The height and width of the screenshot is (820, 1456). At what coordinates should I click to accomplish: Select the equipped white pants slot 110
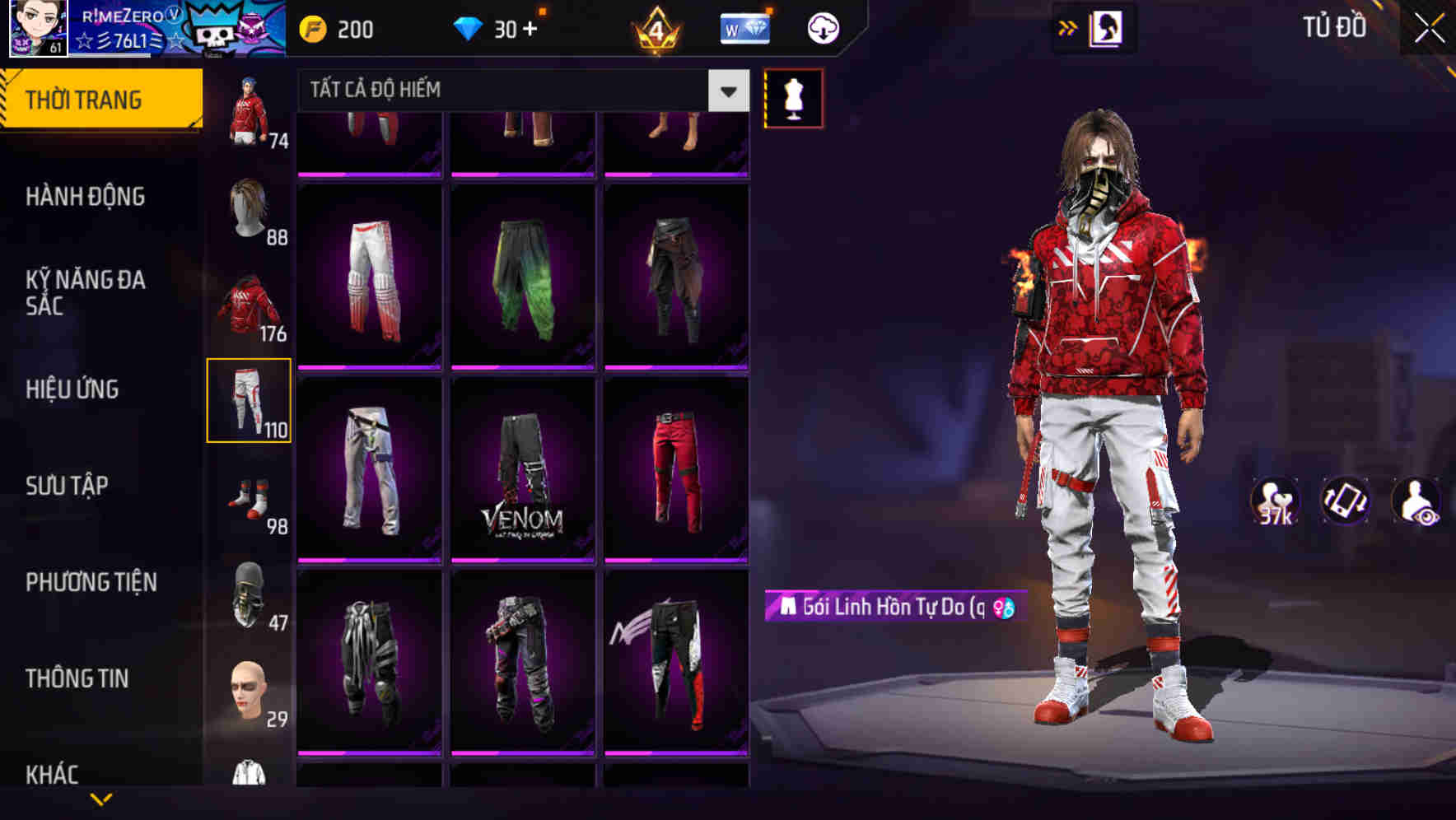250,398
